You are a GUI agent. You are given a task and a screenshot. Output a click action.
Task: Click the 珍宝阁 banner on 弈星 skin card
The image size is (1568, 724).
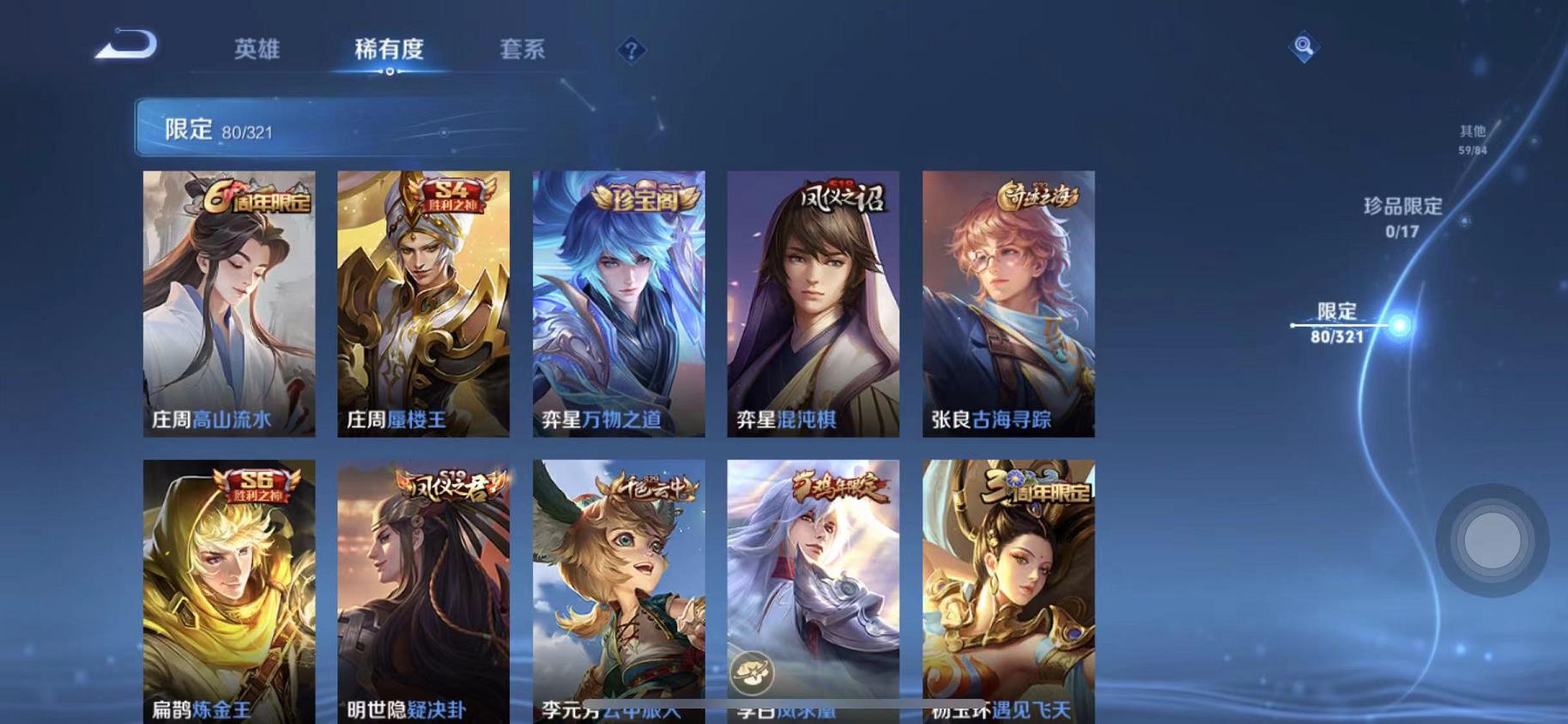[640, 197]
